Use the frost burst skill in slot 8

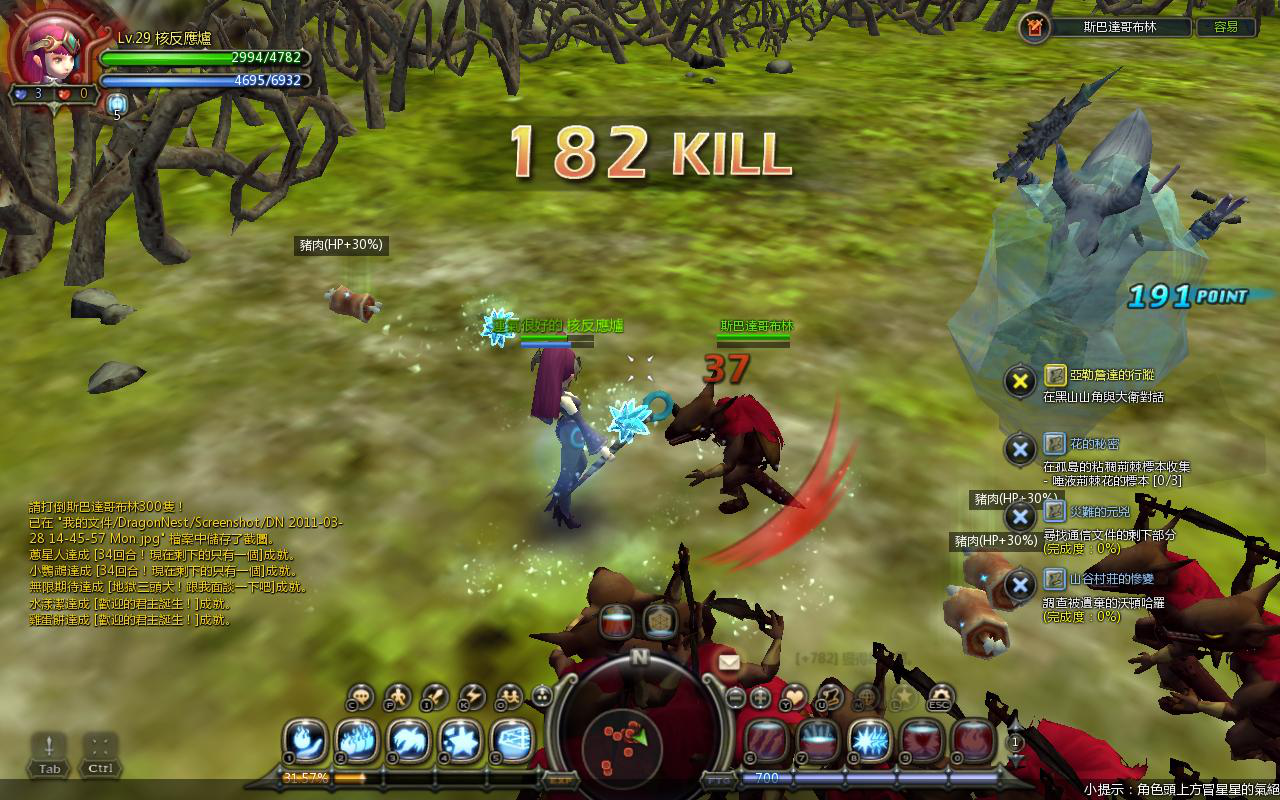click(870, 741)
